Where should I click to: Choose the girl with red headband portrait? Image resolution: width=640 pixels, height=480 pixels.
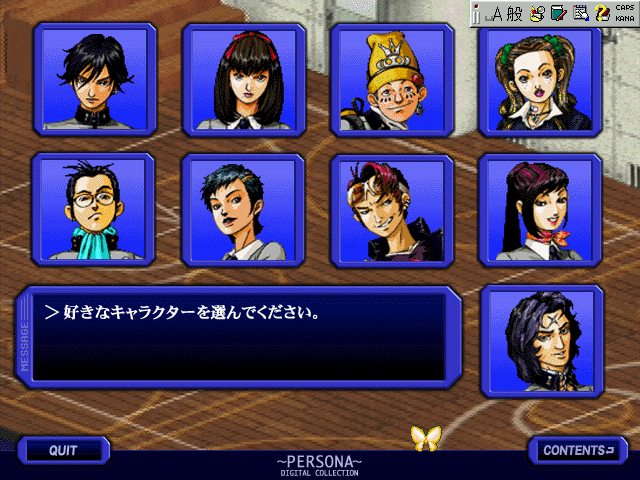(x=243, y=80)
